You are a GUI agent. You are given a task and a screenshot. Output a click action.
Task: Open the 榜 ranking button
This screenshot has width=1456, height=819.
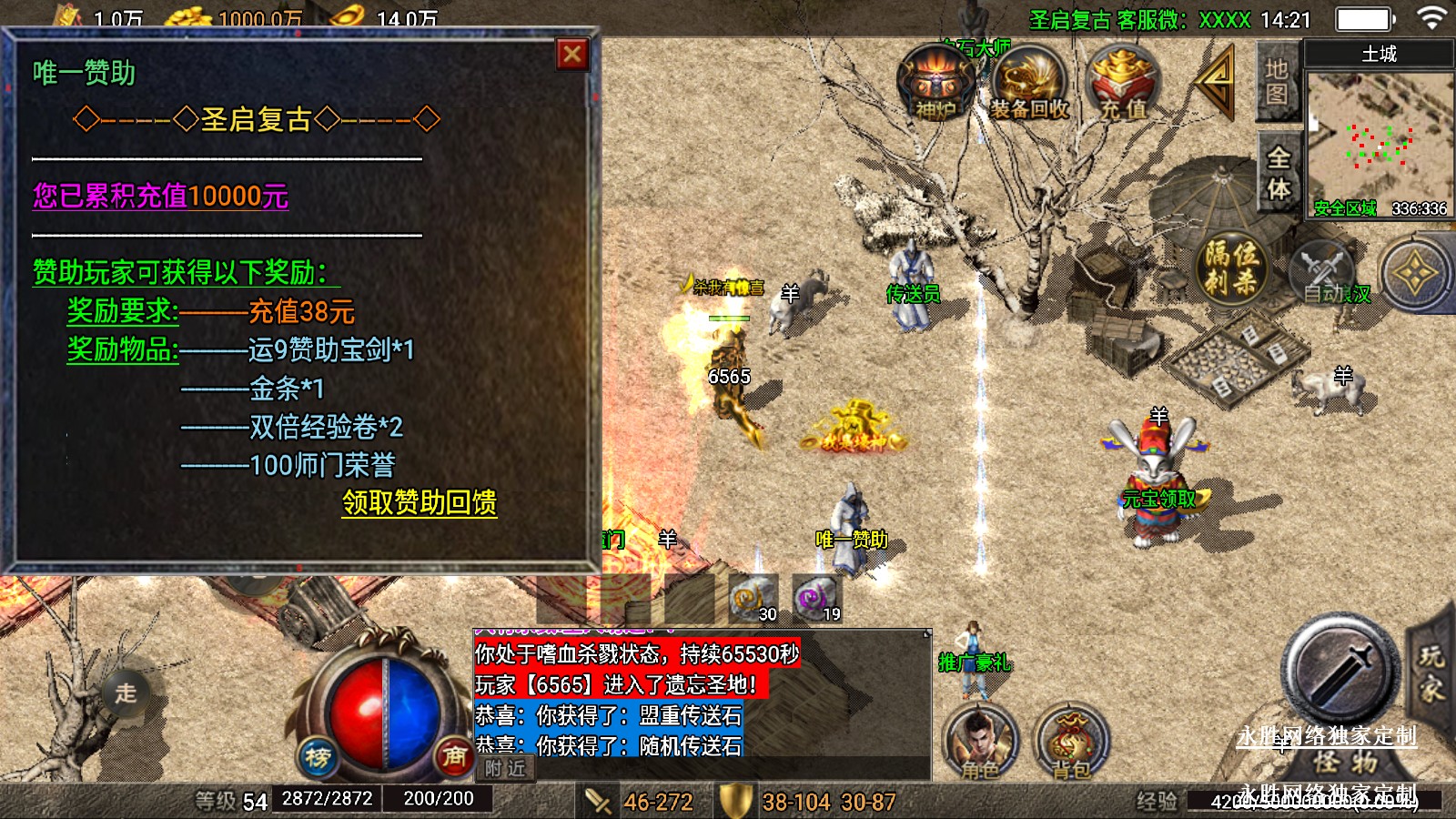(x=318, y=756)
